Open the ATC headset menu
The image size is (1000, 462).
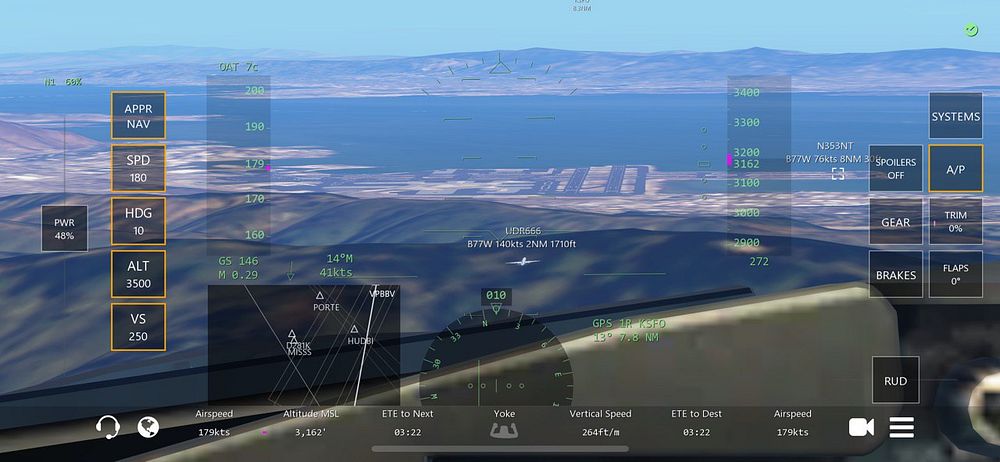(108, 428)
